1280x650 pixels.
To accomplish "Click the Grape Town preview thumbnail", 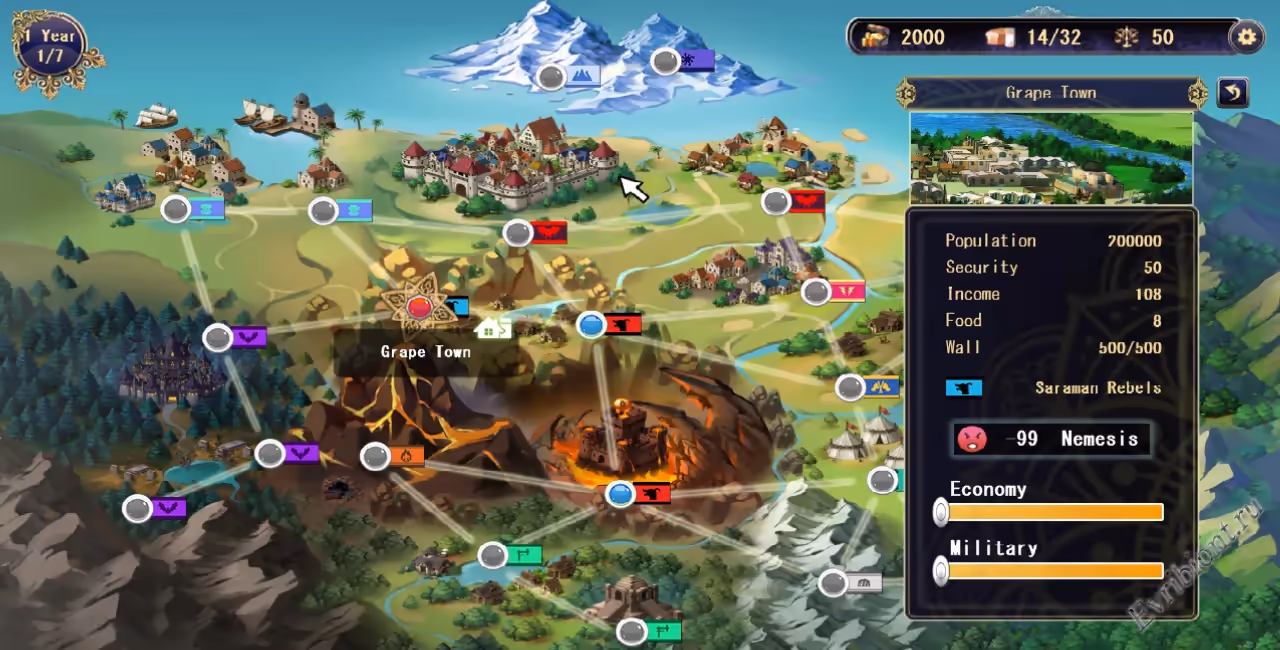I will click(x=1051, y=158).
